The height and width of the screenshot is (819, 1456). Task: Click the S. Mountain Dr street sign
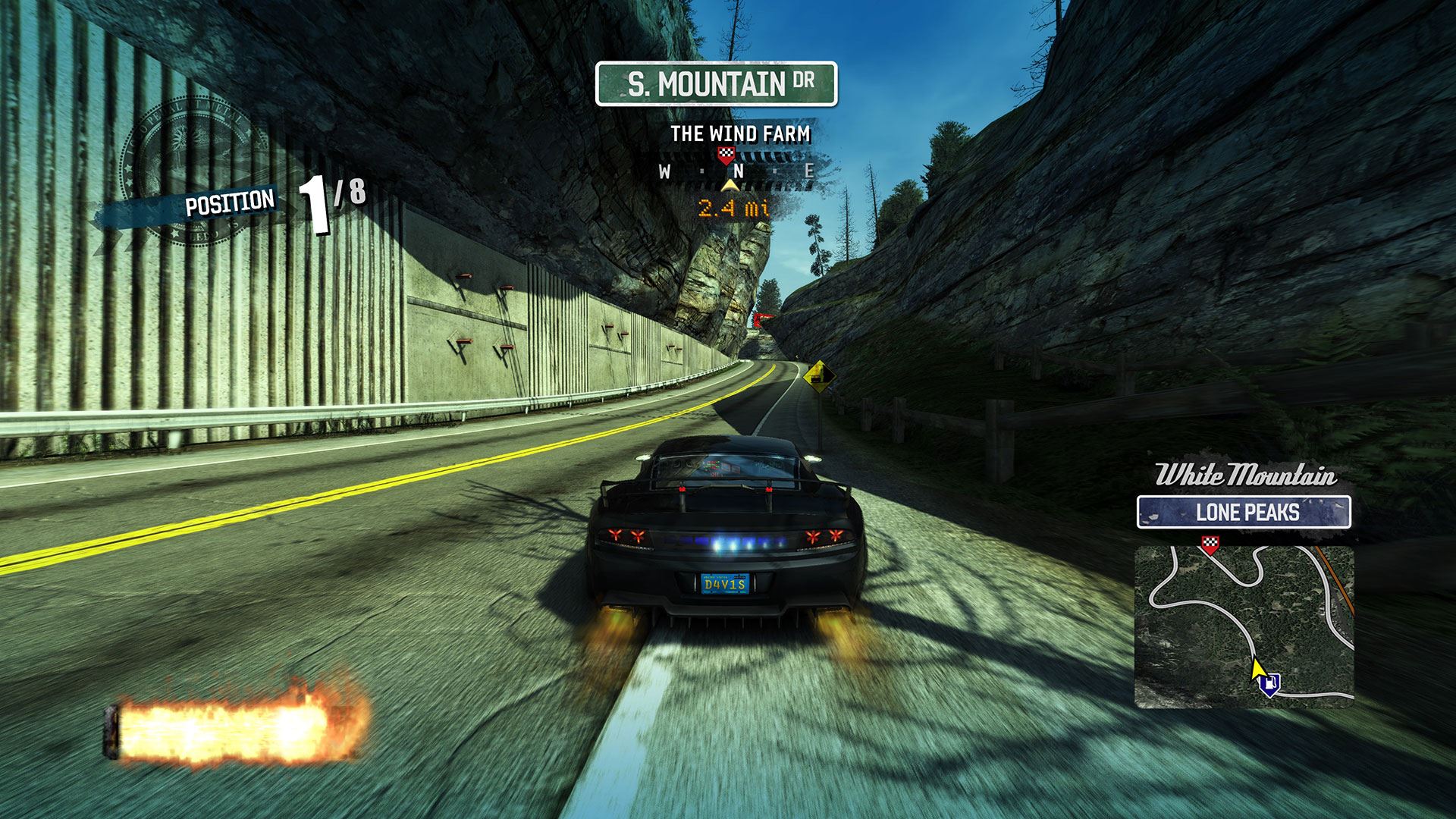coord(716,84)
